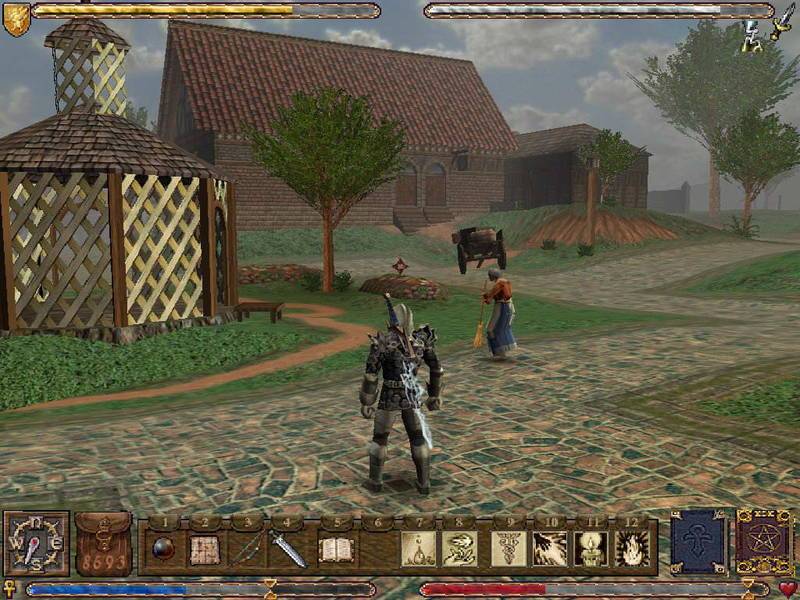This screenshot has width=800, height=600.
Task: Equip the bow from hotbar slot 3
Action: click(246, 549)
